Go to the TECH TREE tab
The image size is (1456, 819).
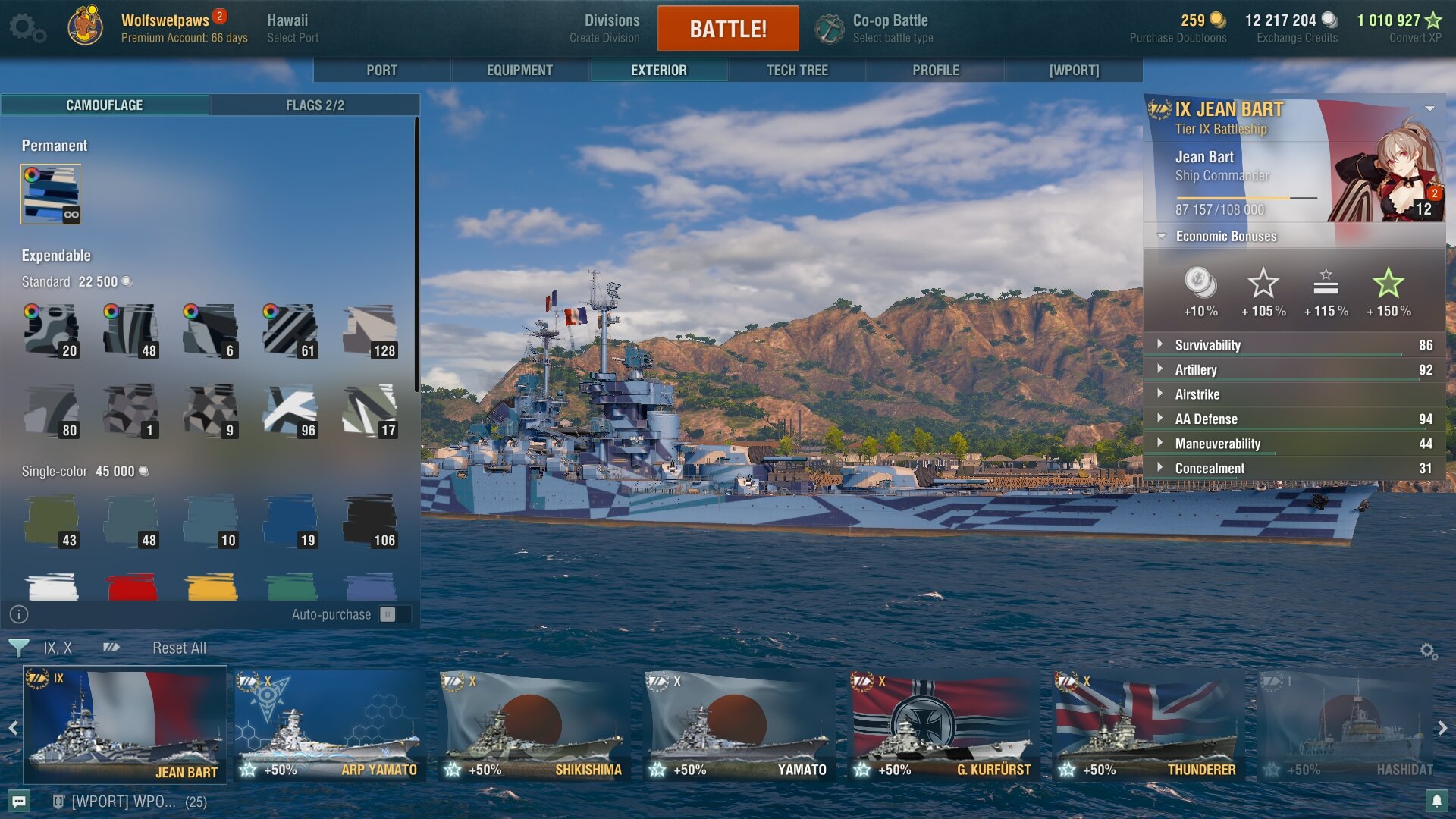tap(797, 70)
